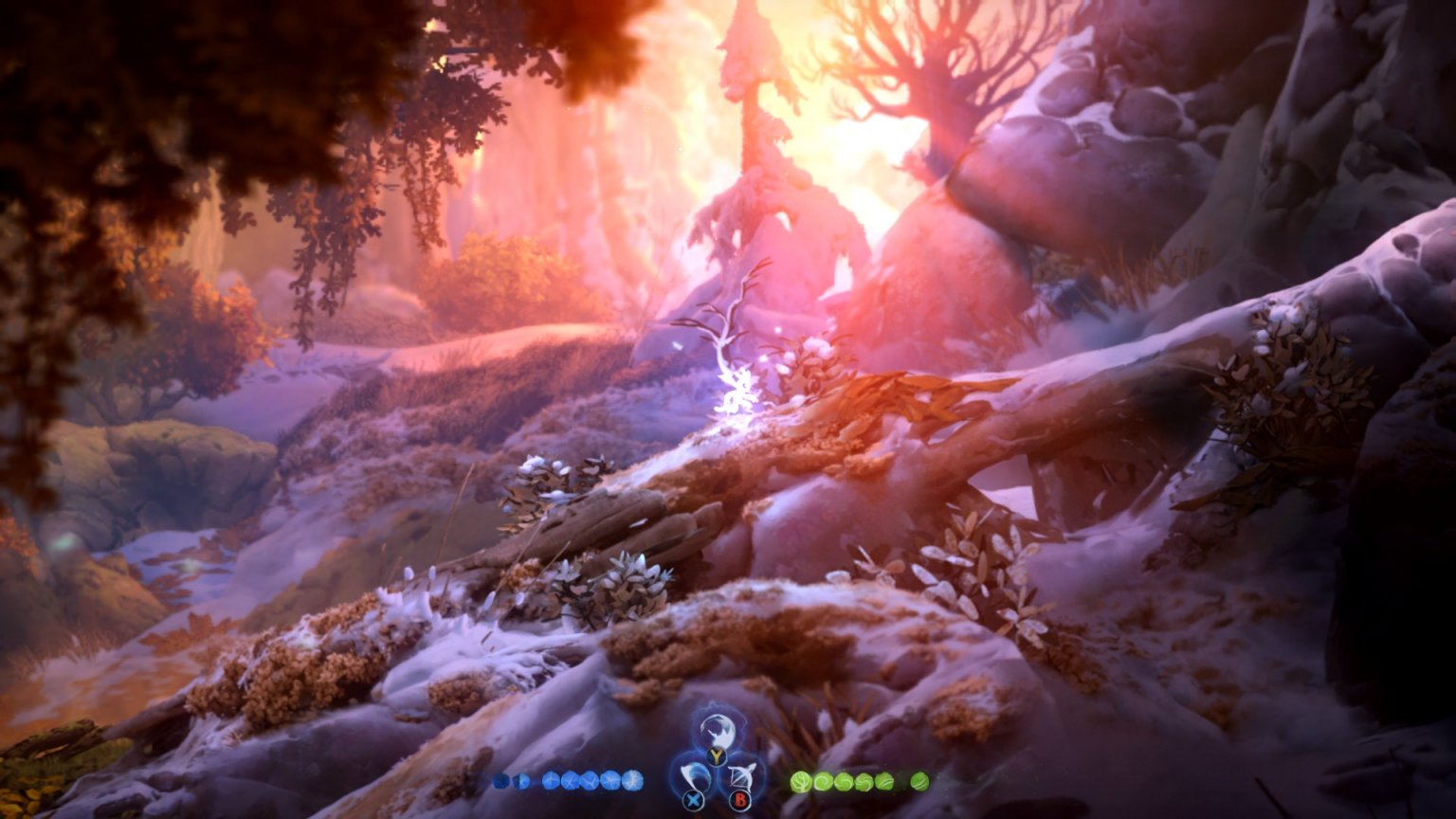Click the red B button prompt
Viewport: 1456px width, 819px height.
click(x=740, y=799)
